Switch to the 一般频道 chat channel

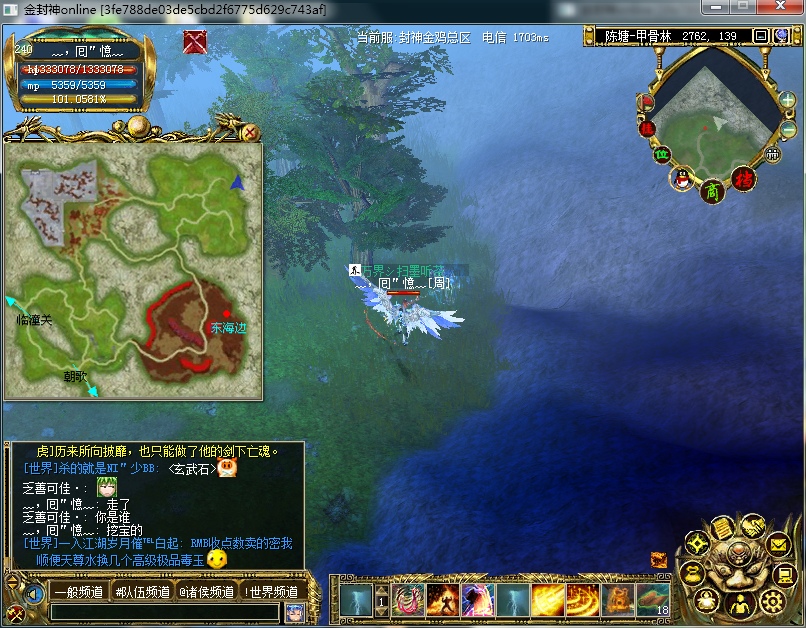pyautogui.click(x=77, y=591)
